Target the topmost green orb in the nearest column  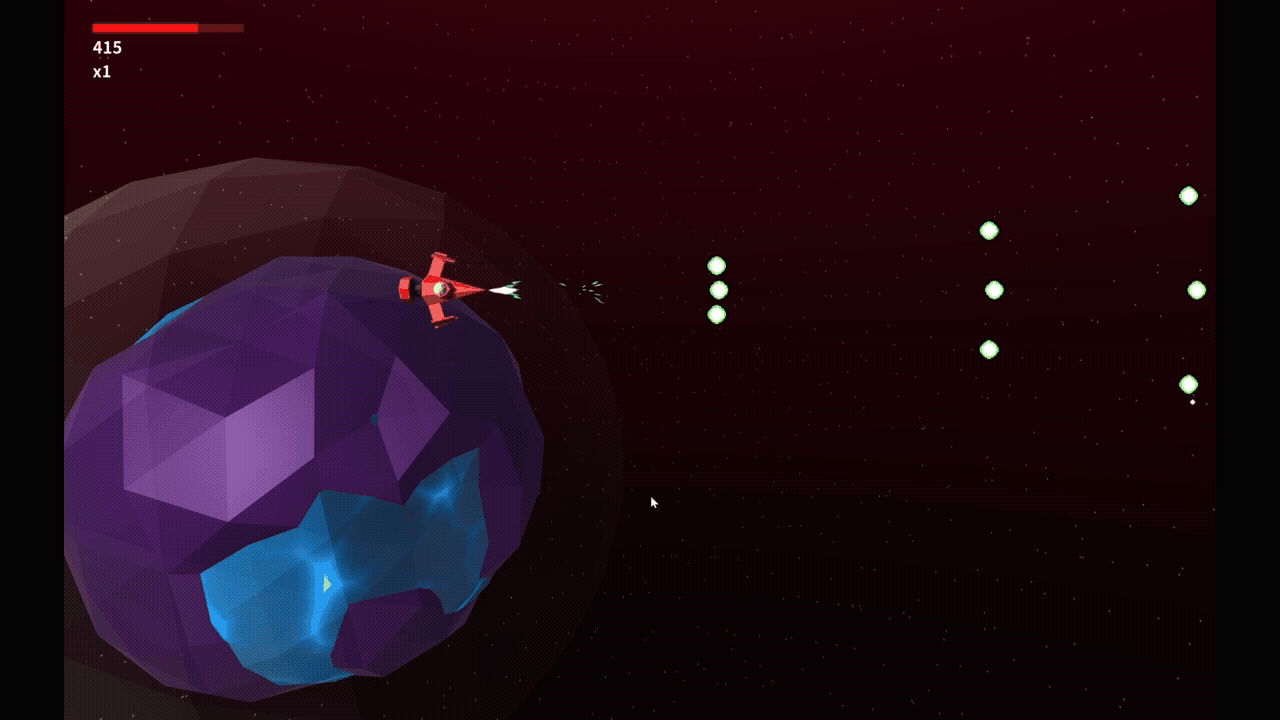(717, 264)
